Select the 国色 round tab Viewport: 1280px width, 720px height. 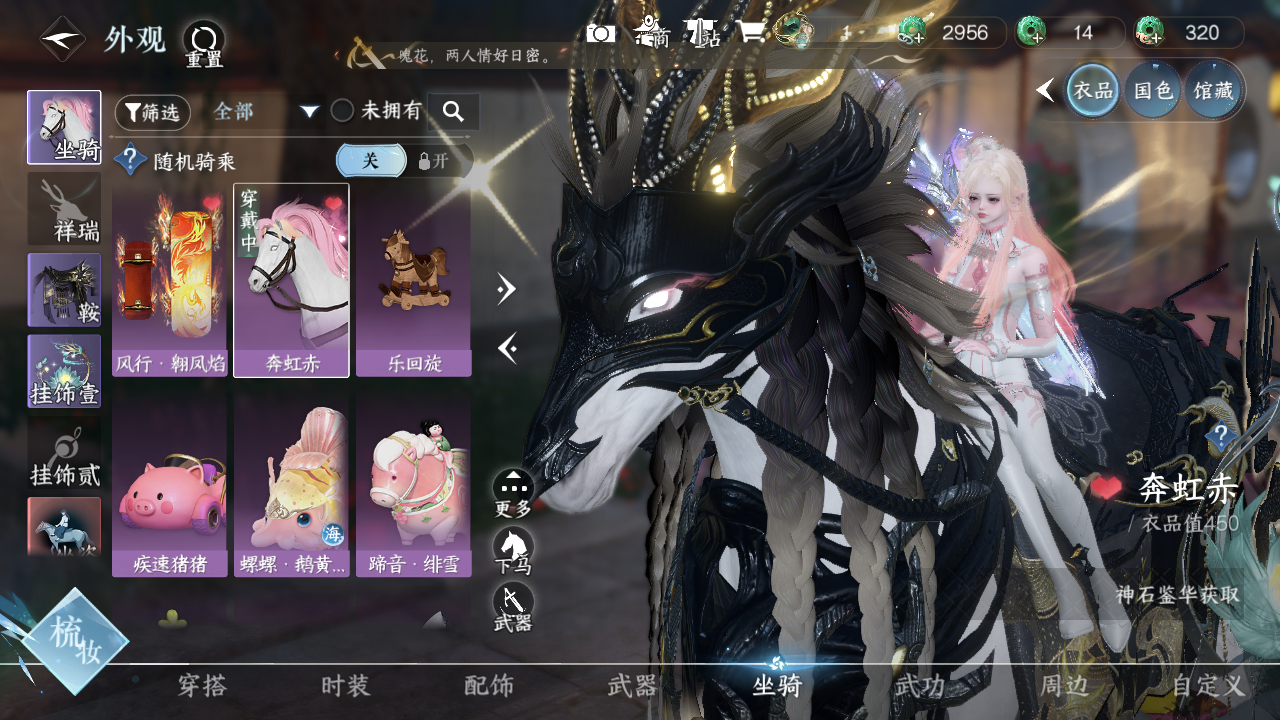(1152, 91)
